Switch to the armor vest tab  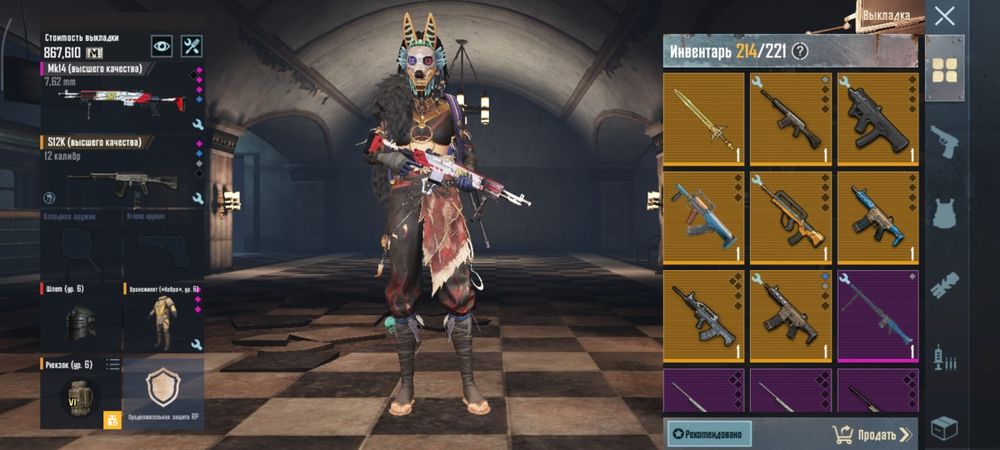(x=944, y=213)
